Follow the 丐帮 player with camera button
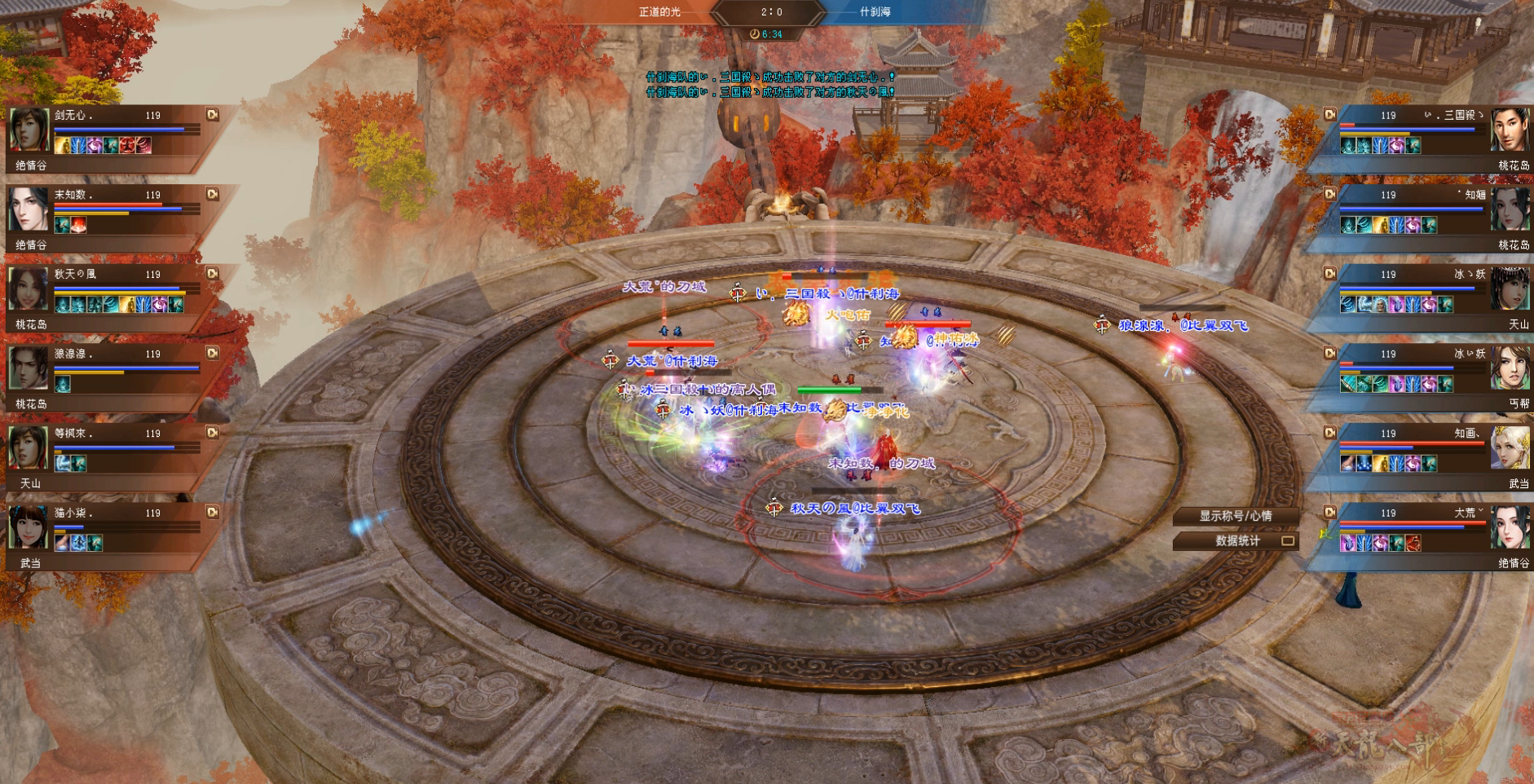The image size is (1534, 784). pos(1330,353)
